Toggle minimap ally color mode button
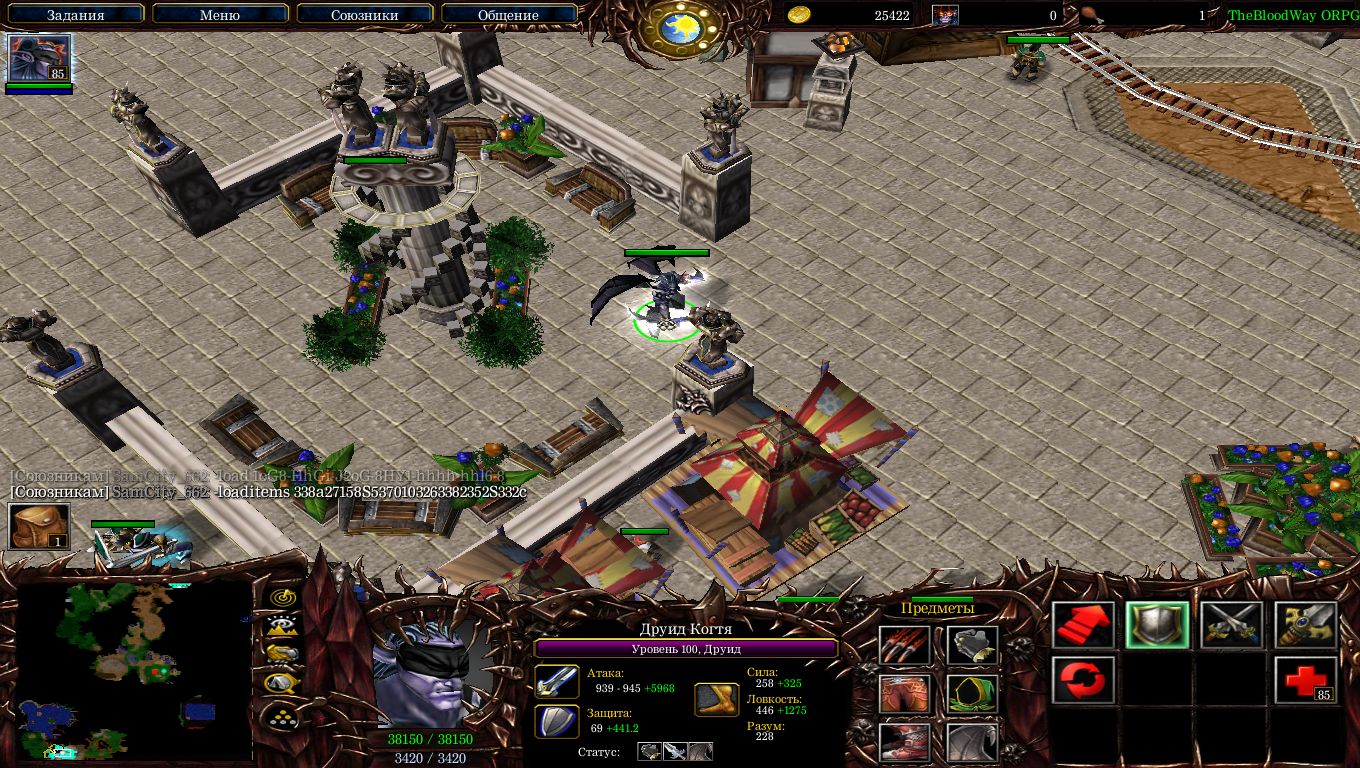The image size is (1360, 768). (x=284, y=654)
